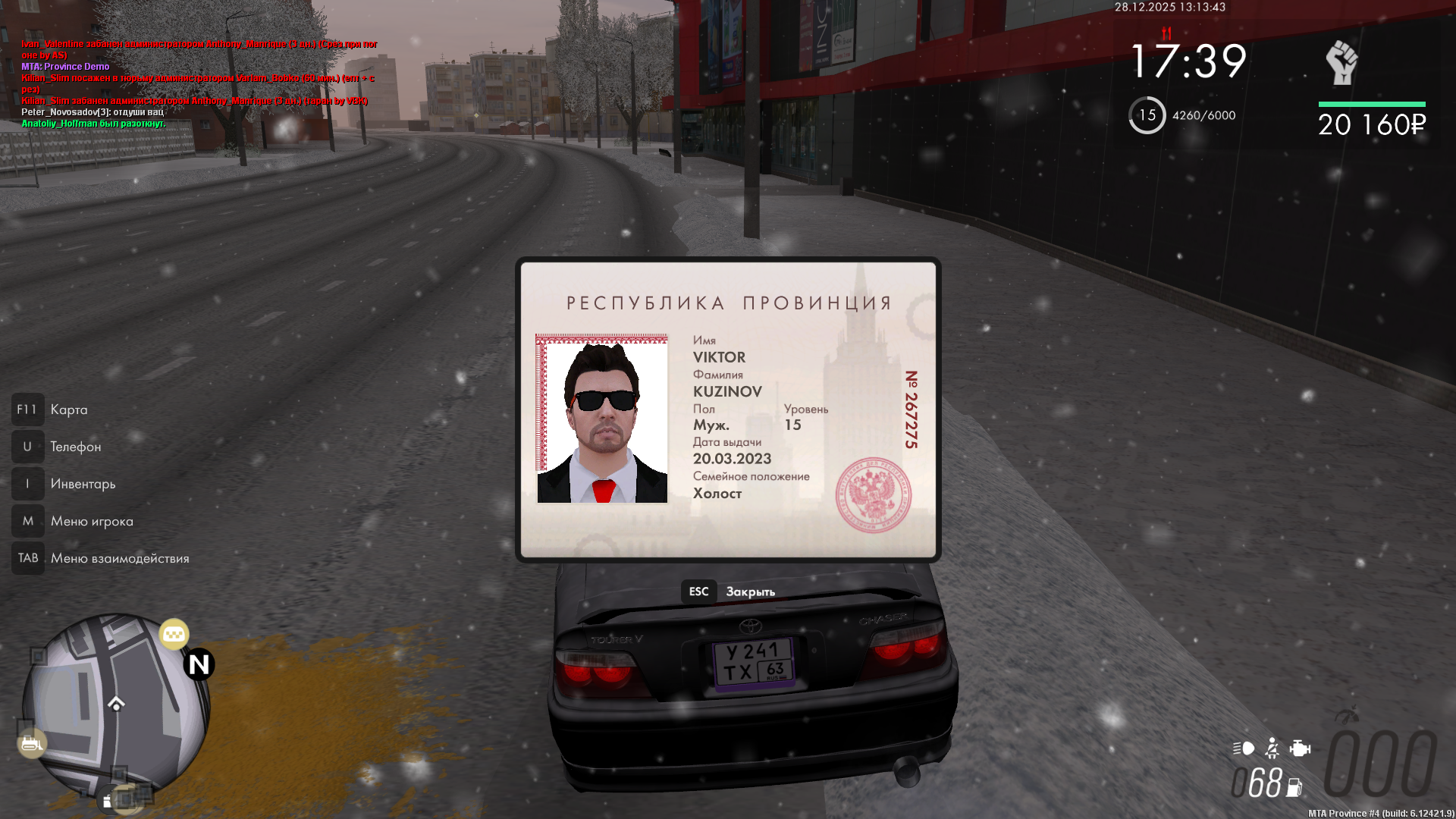1456x819 pixels.
Task: Open the Карта map entry
Action: (x=68, y=409)
